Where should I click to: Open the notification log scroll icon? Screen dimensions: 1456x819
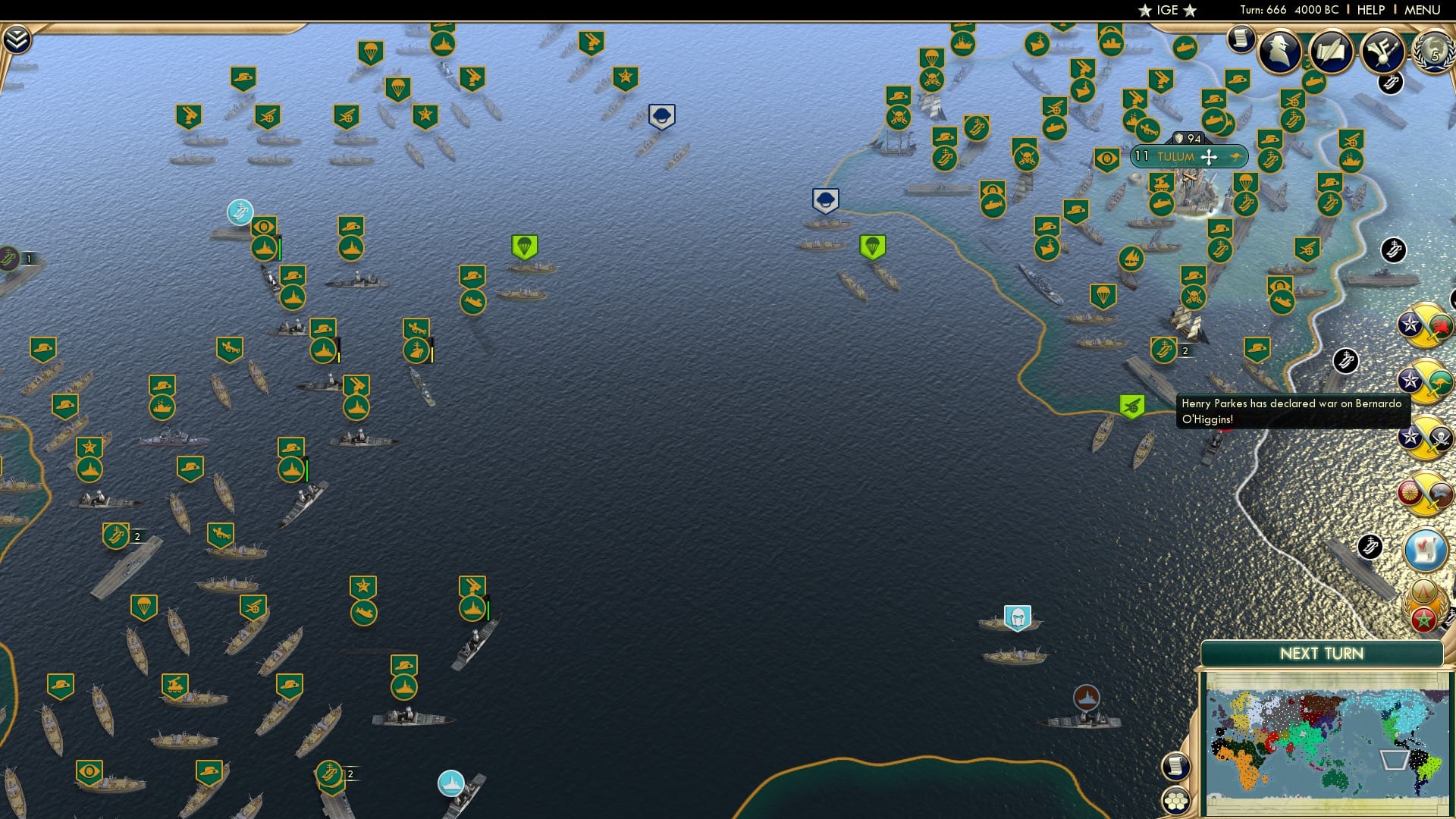[x=1241, y=38]
